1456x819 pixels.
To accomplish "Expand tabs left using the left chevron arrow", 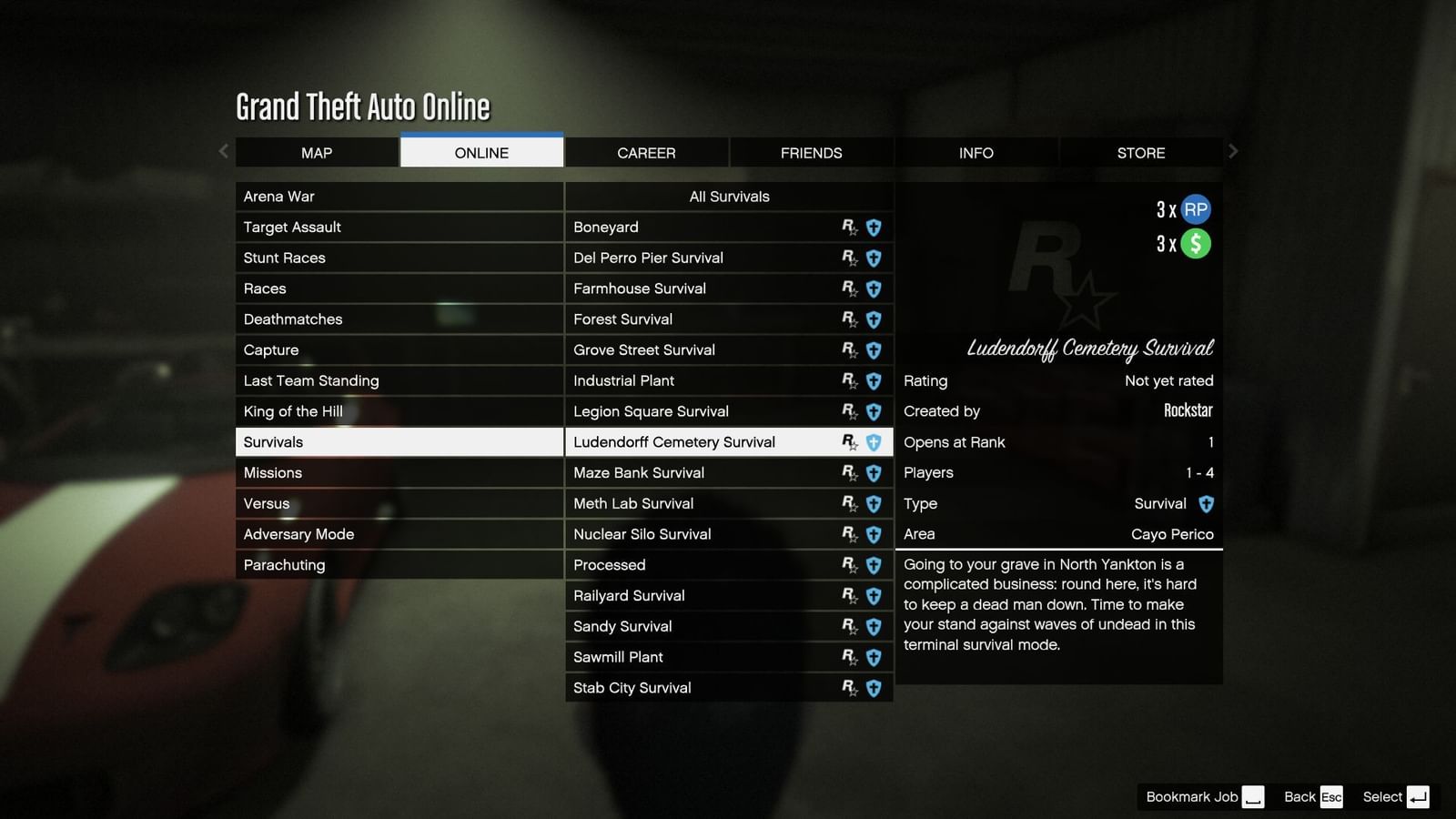I will click(224, 151).
